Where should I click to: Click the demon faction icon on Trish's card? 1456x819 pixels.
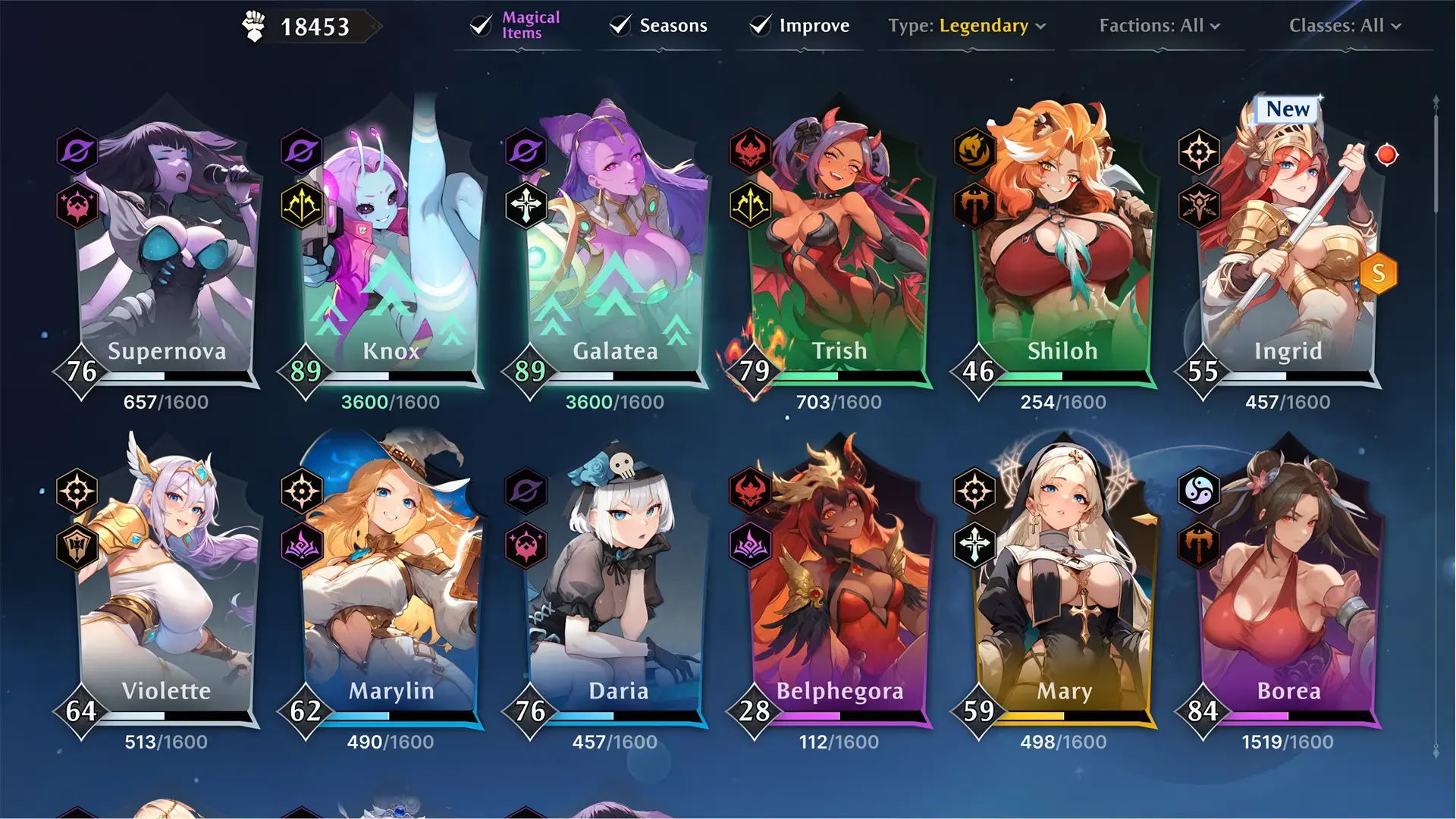click(748, 151)
